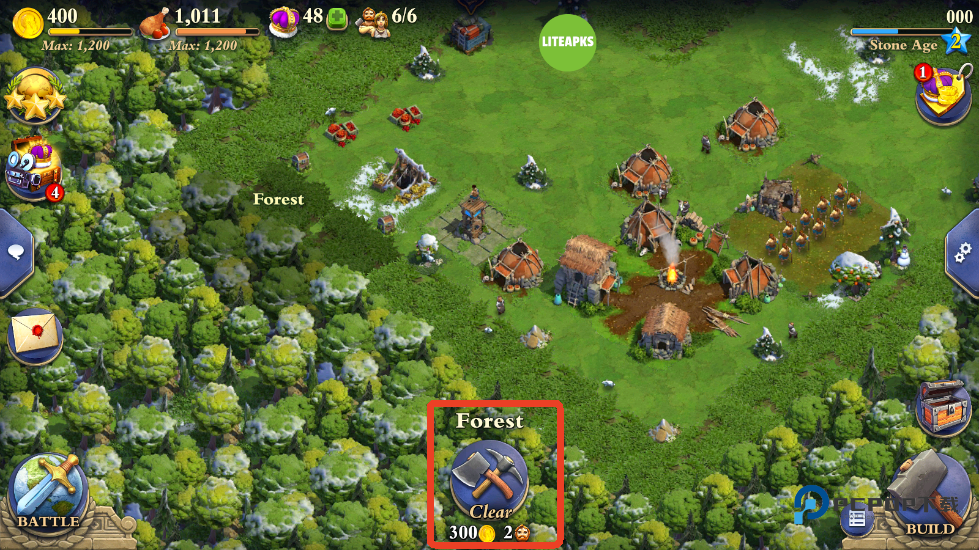The height and width of the screenshot is (550, 979).
Task: Open the video camera crown chest offer
Action: tap(33, 167)
